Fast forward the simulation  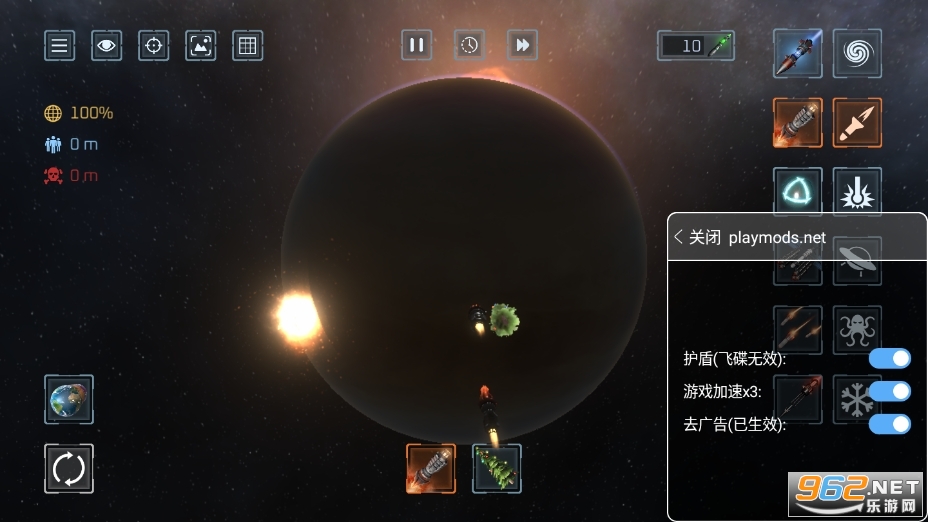(522, 44)
